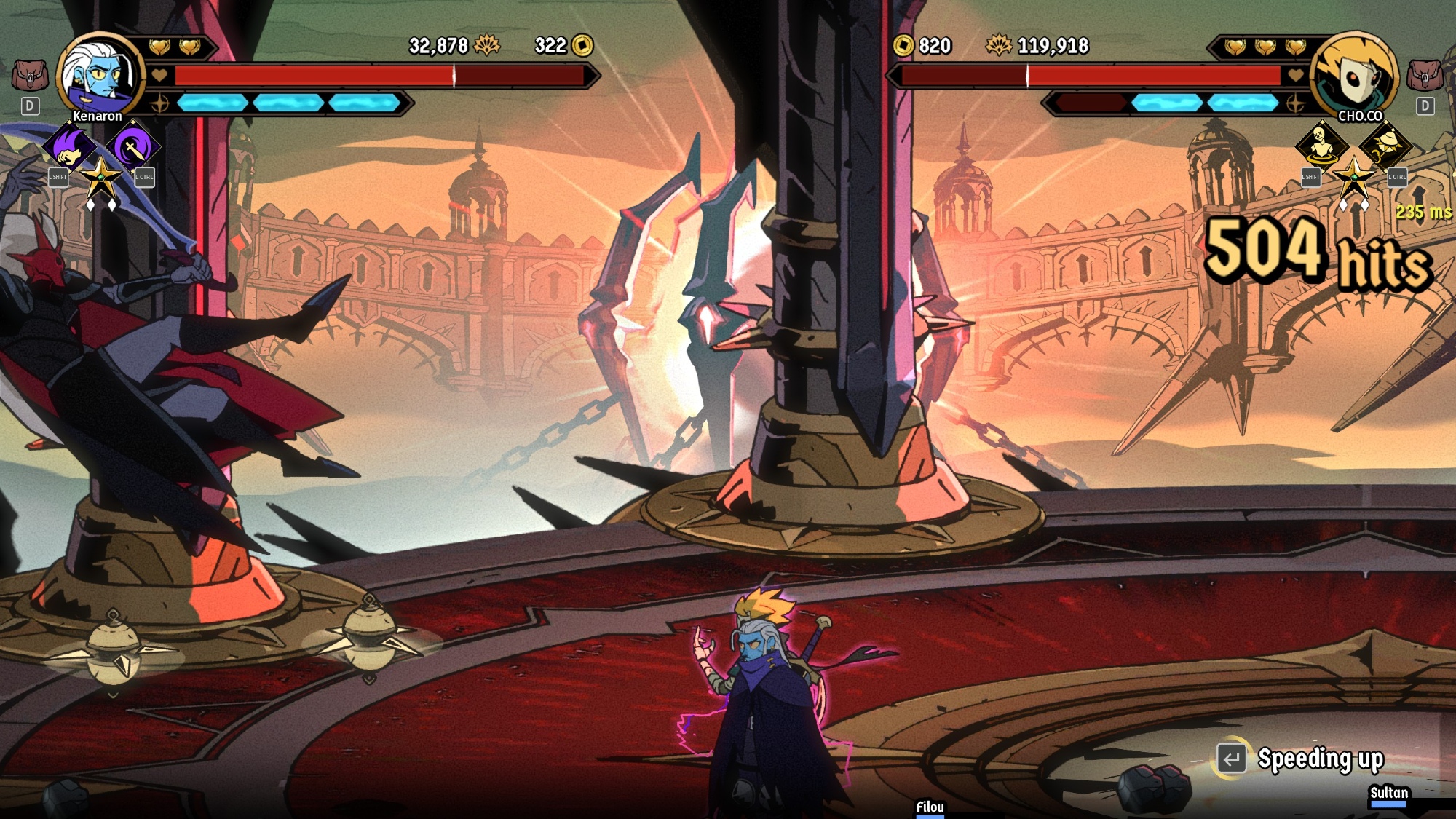Select the gold star emblem under Kenaron
Viewport: 1456px width, 819px height.
coord(101,177)
